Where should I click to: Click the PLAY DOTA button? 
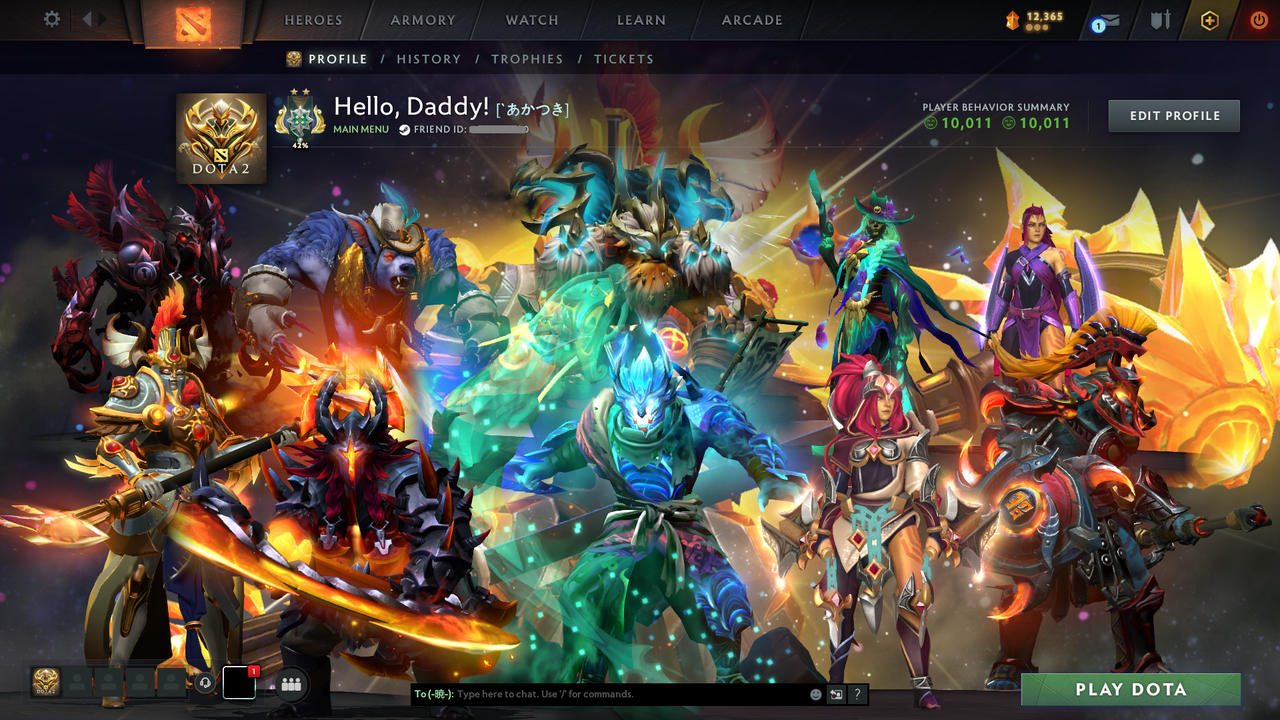1131,689
